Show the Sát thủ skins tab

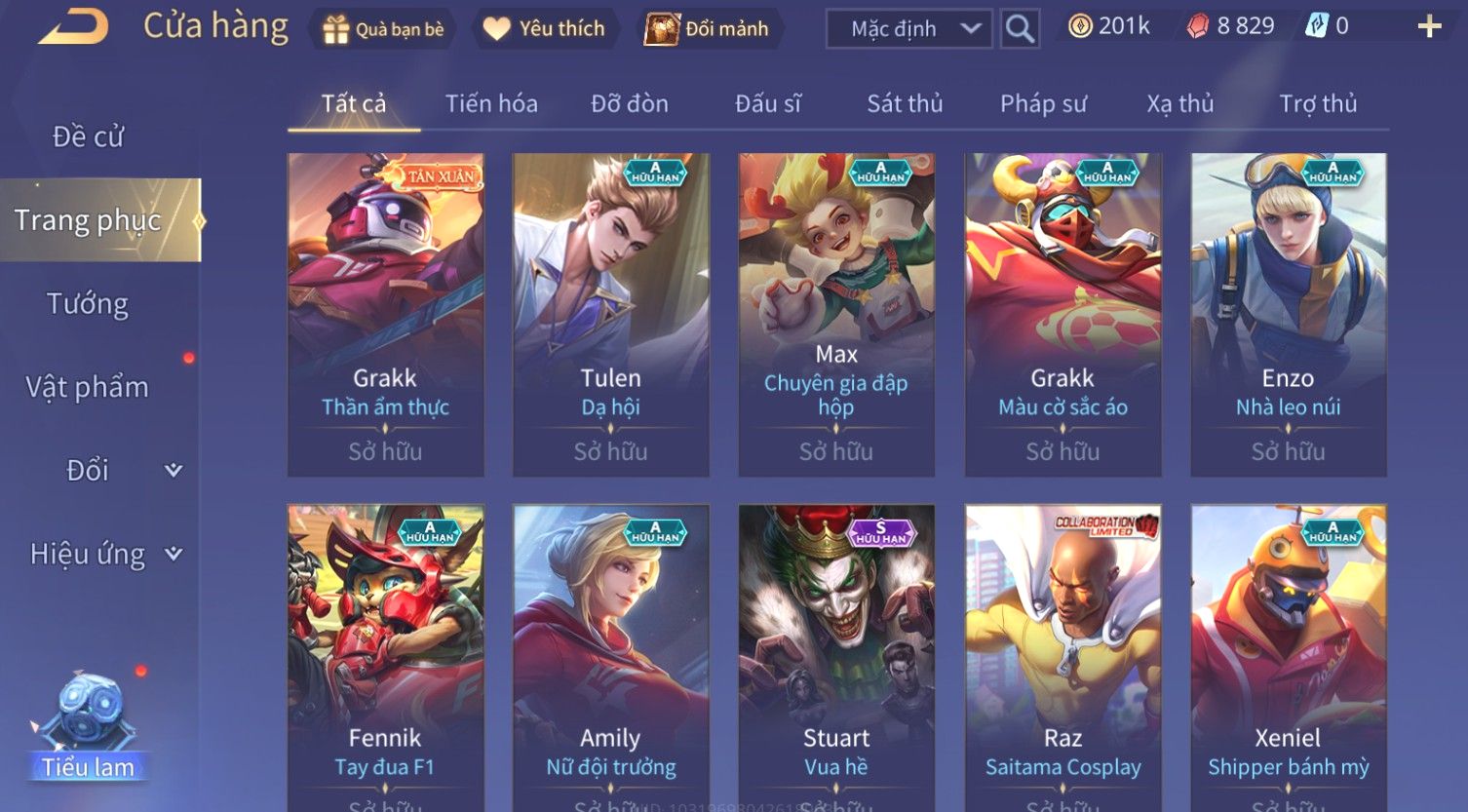[905, 103]
